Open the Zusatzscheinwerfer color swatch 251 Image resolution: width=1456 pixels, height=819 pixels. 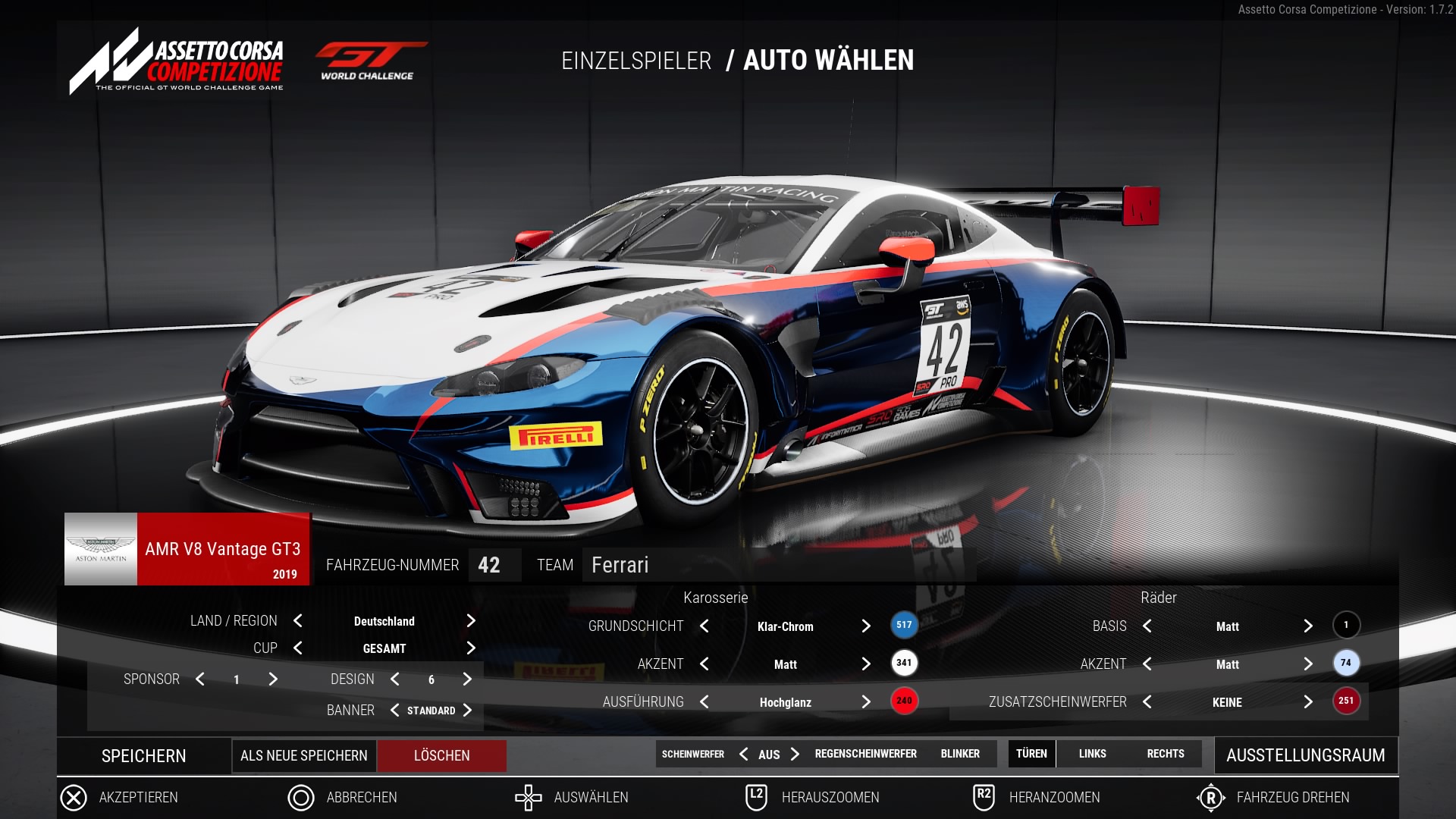pyautogui.click(x=1346, y=701)
